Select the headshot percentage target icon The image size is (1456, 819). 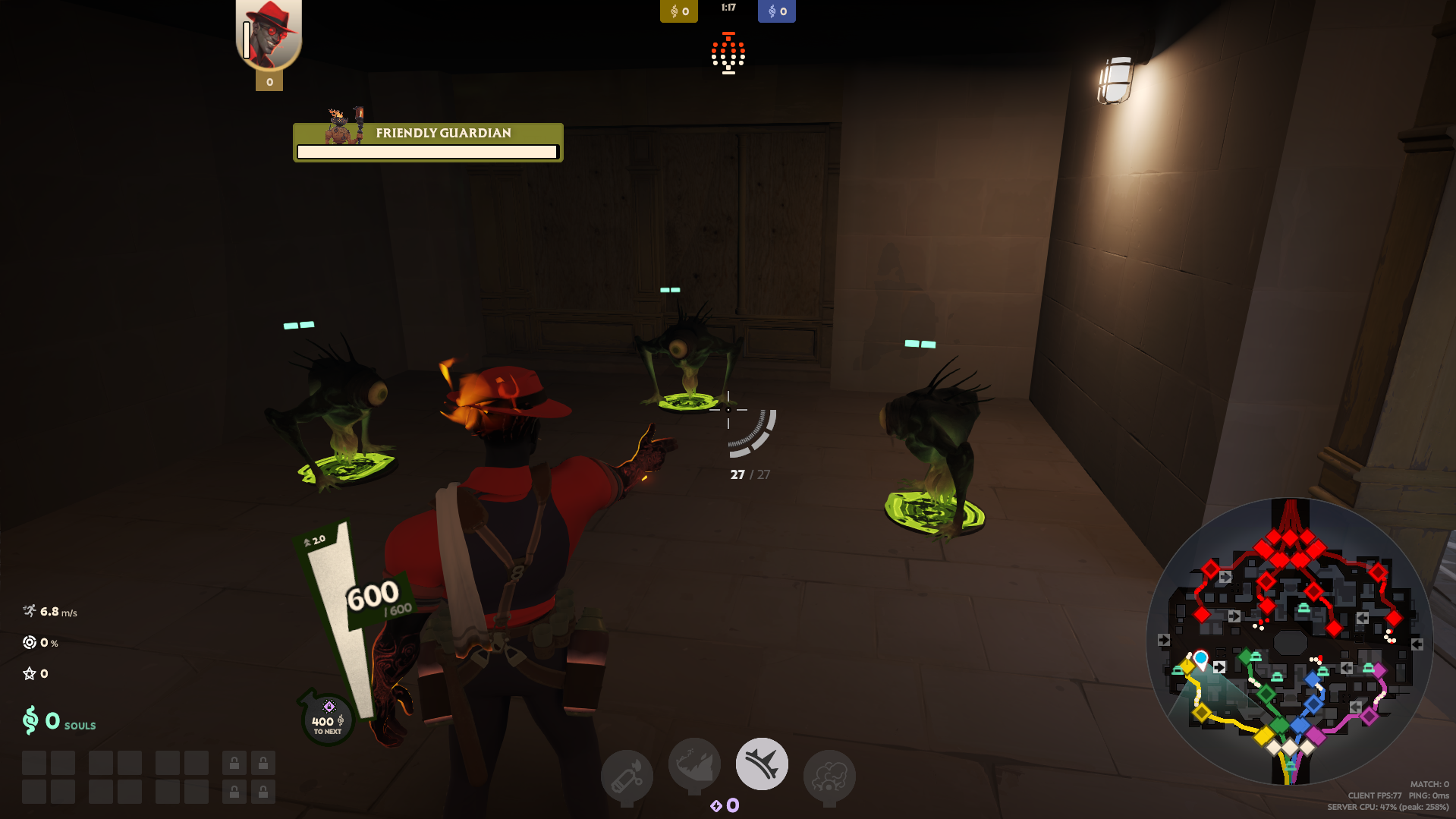[30, 641]
